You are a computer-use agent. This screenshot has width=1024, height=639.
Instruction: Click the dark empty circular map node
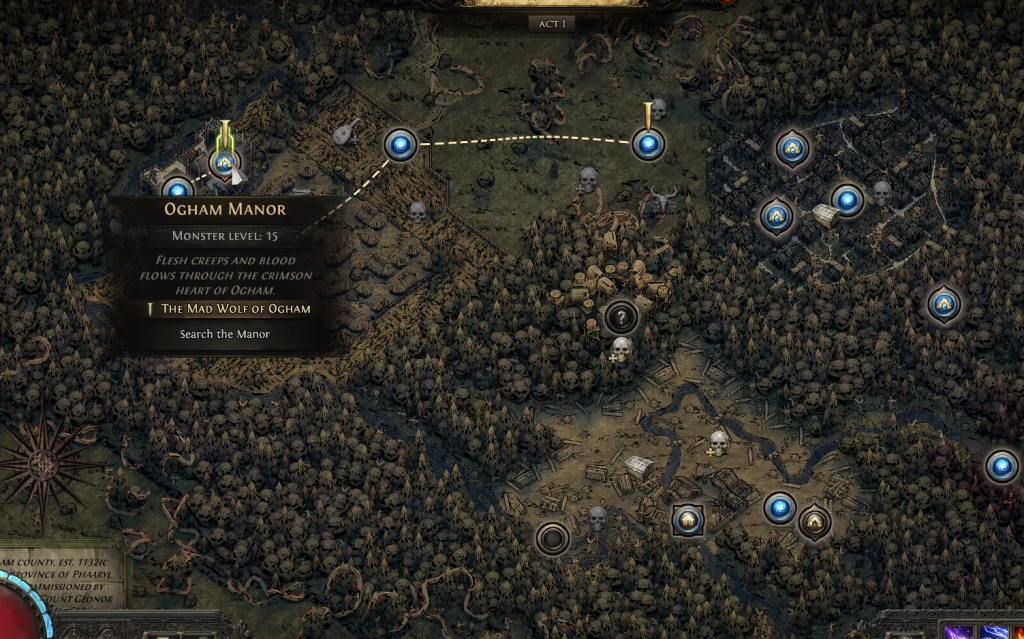coord(552,539)
